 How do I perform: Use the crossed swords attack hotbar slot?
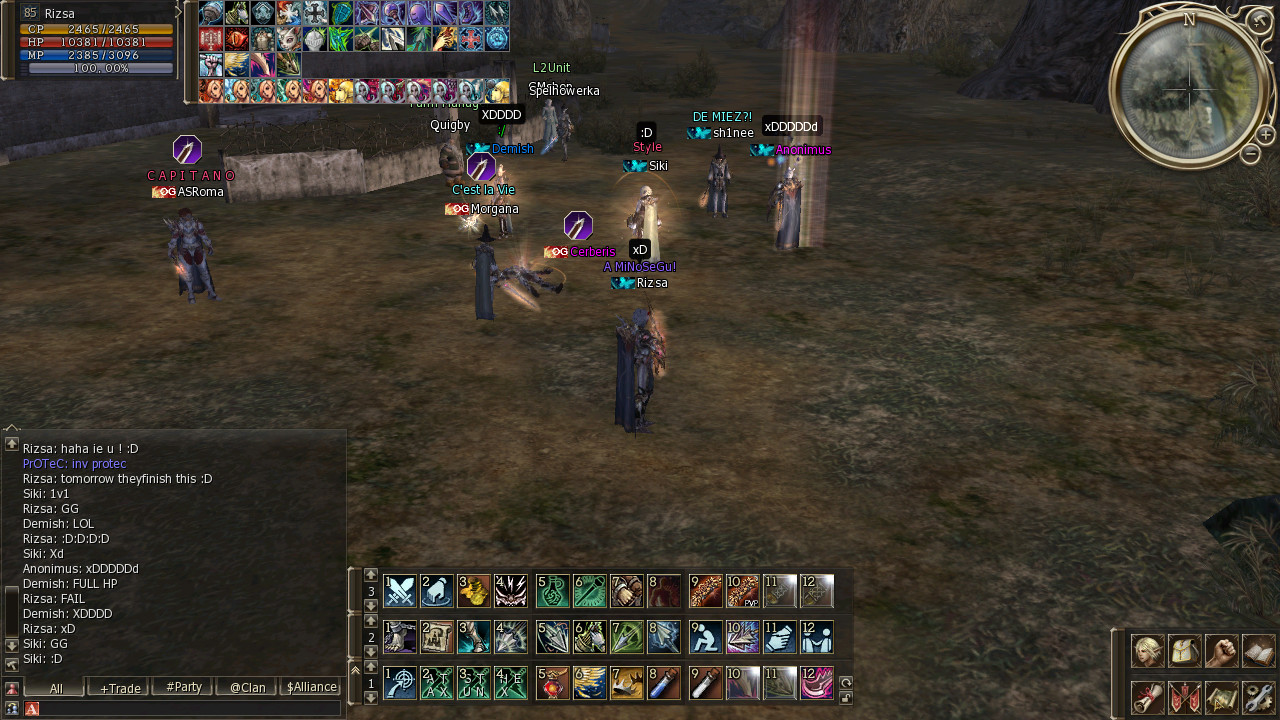coord(400,591)
